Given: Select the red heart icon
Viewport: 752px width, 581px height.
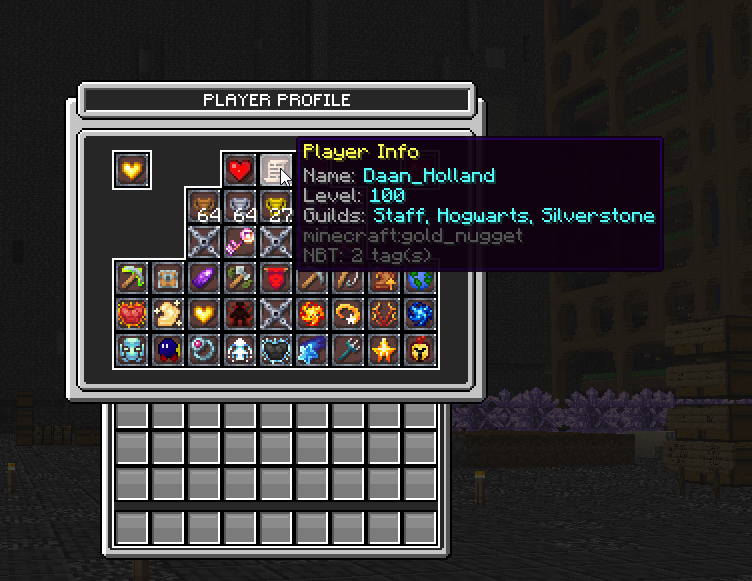Looking at the screenshot, I should (x=238, y=170).
